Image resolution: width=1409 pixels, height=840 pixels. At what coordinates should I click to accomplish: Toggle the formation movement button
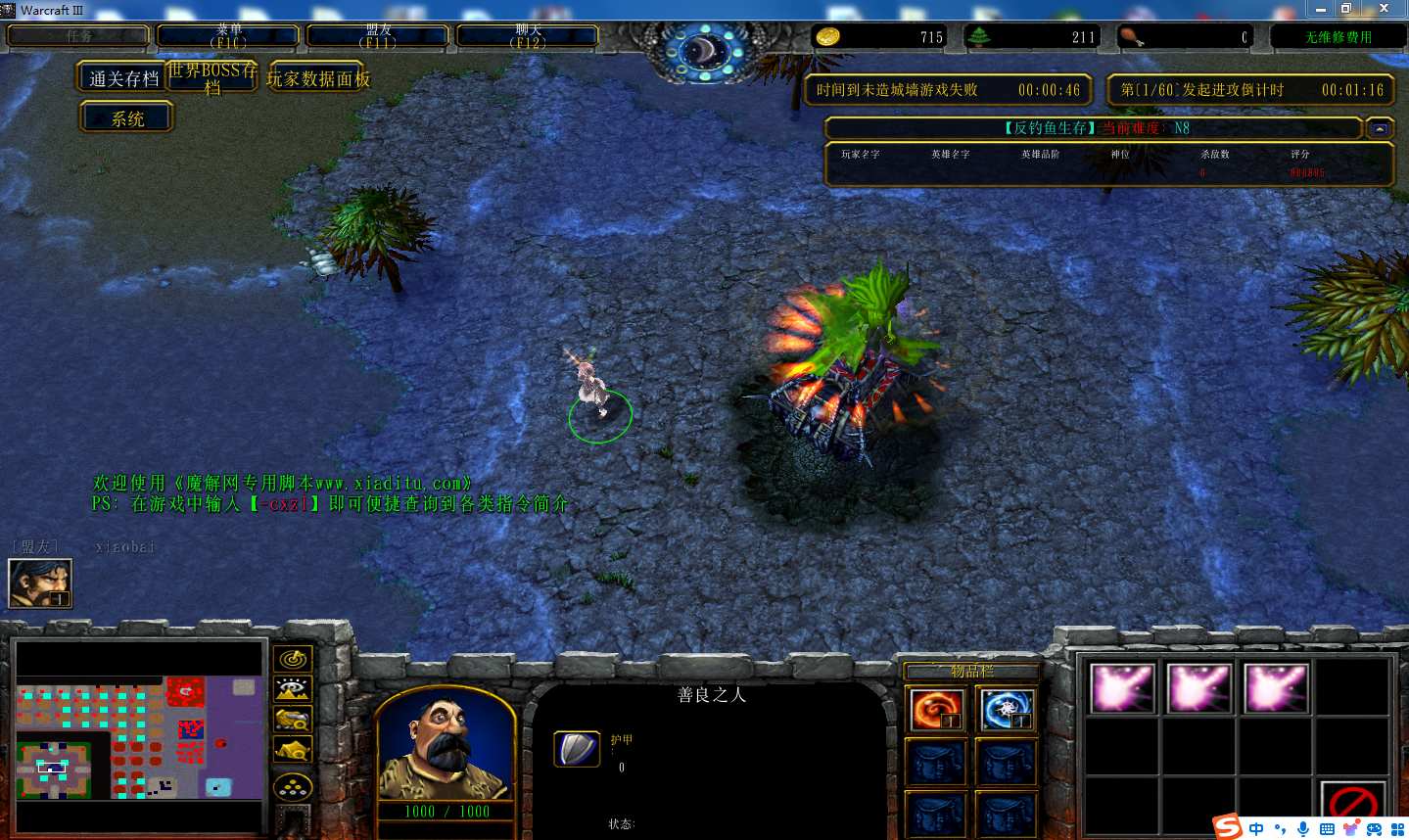point(293,786)
